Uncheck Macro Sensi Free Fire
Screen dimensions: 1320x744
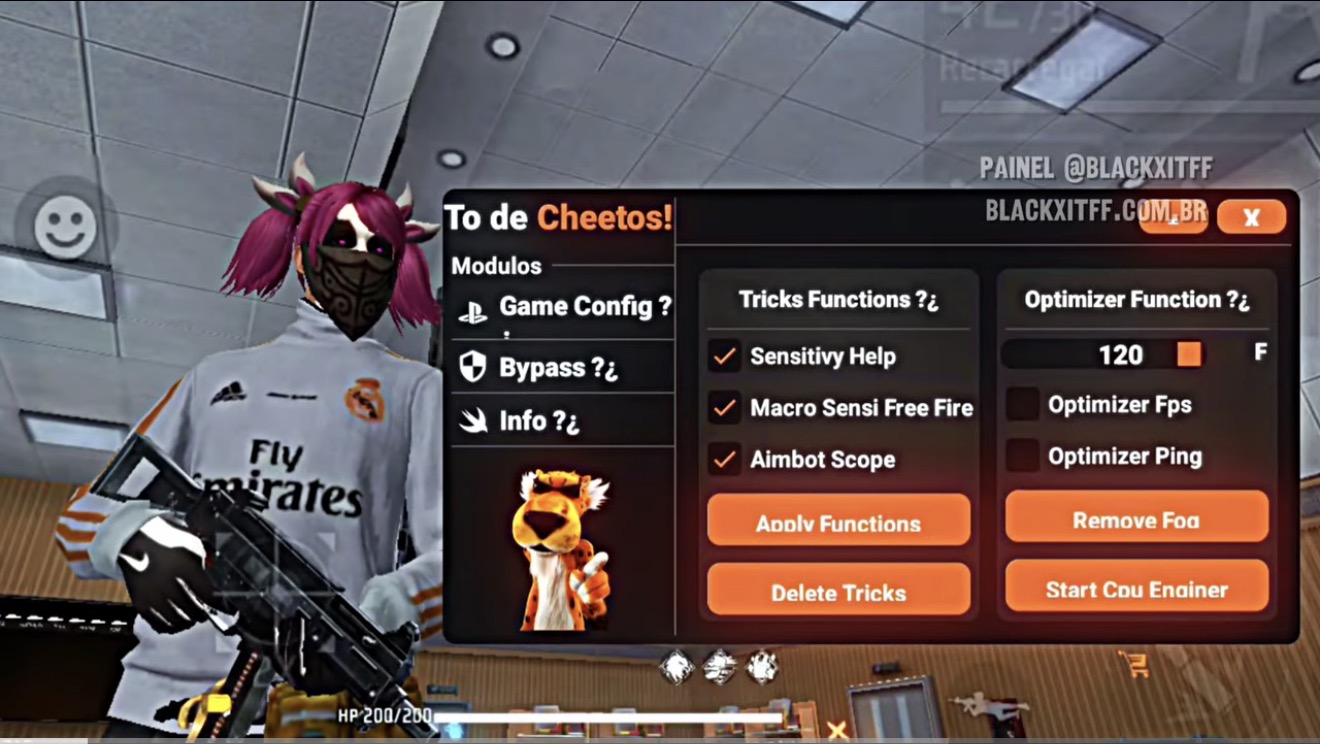[724, 408]
